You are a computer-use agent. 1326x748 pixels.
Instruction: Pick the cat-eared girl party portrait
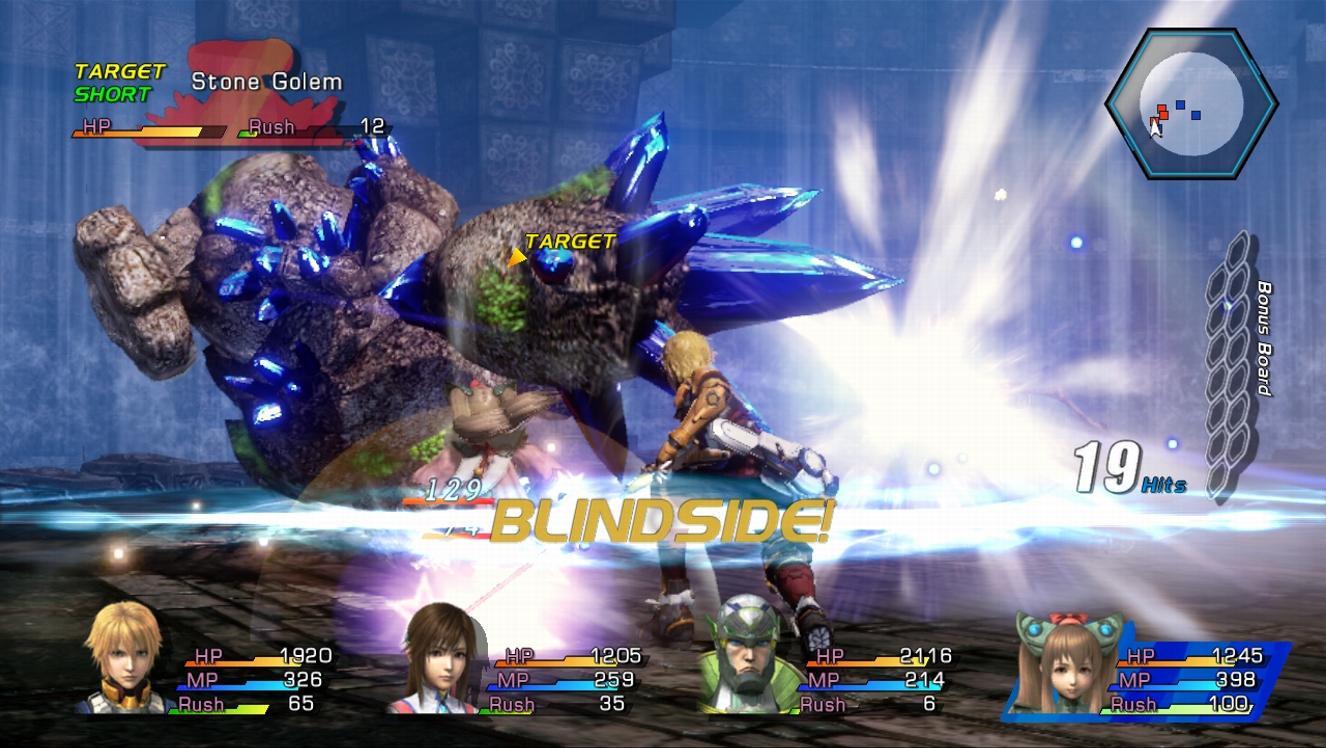click(x=1063, y=664)
